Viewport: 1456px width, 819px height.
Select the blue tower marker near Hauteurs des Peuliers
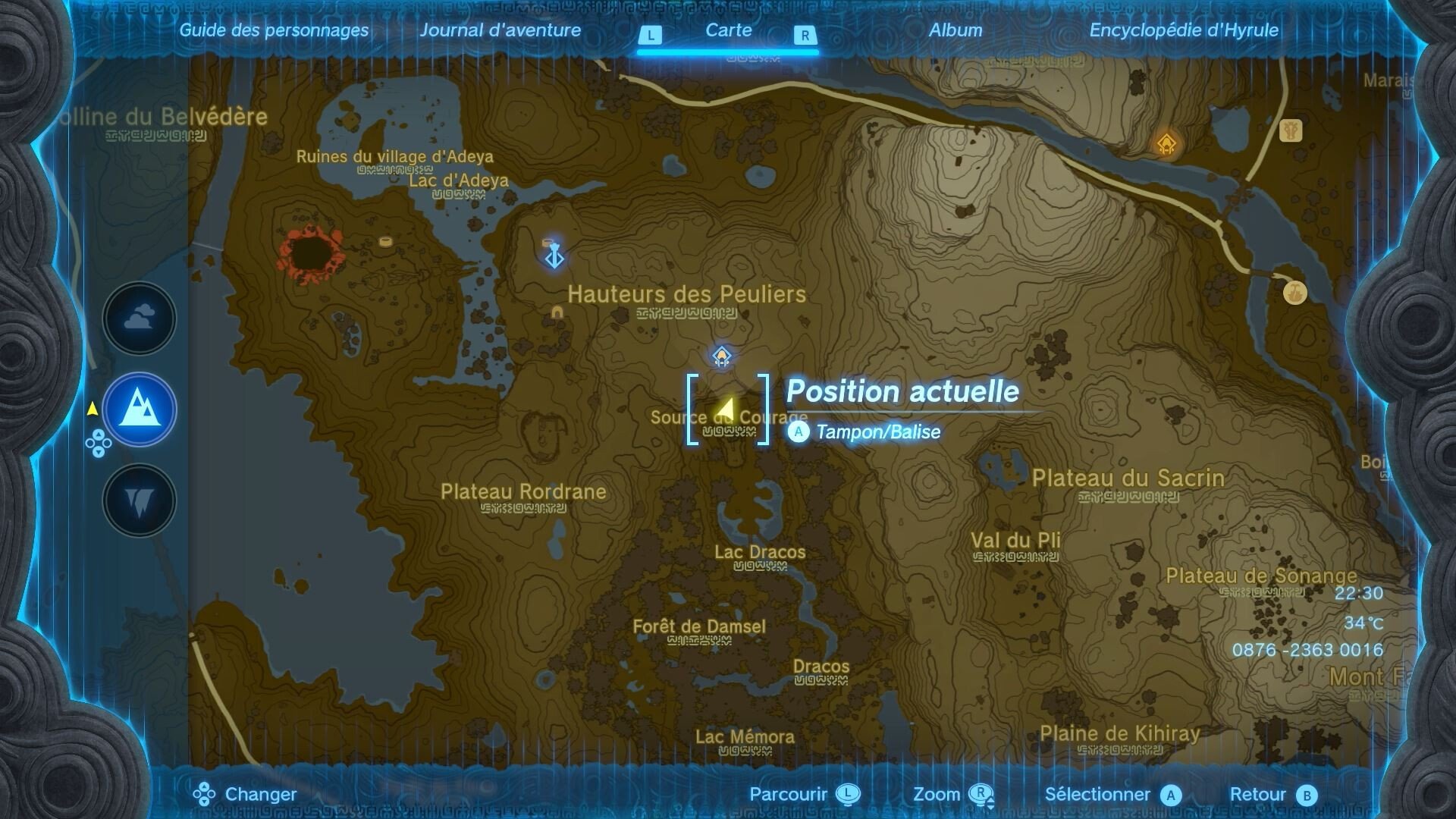point(554,257)
